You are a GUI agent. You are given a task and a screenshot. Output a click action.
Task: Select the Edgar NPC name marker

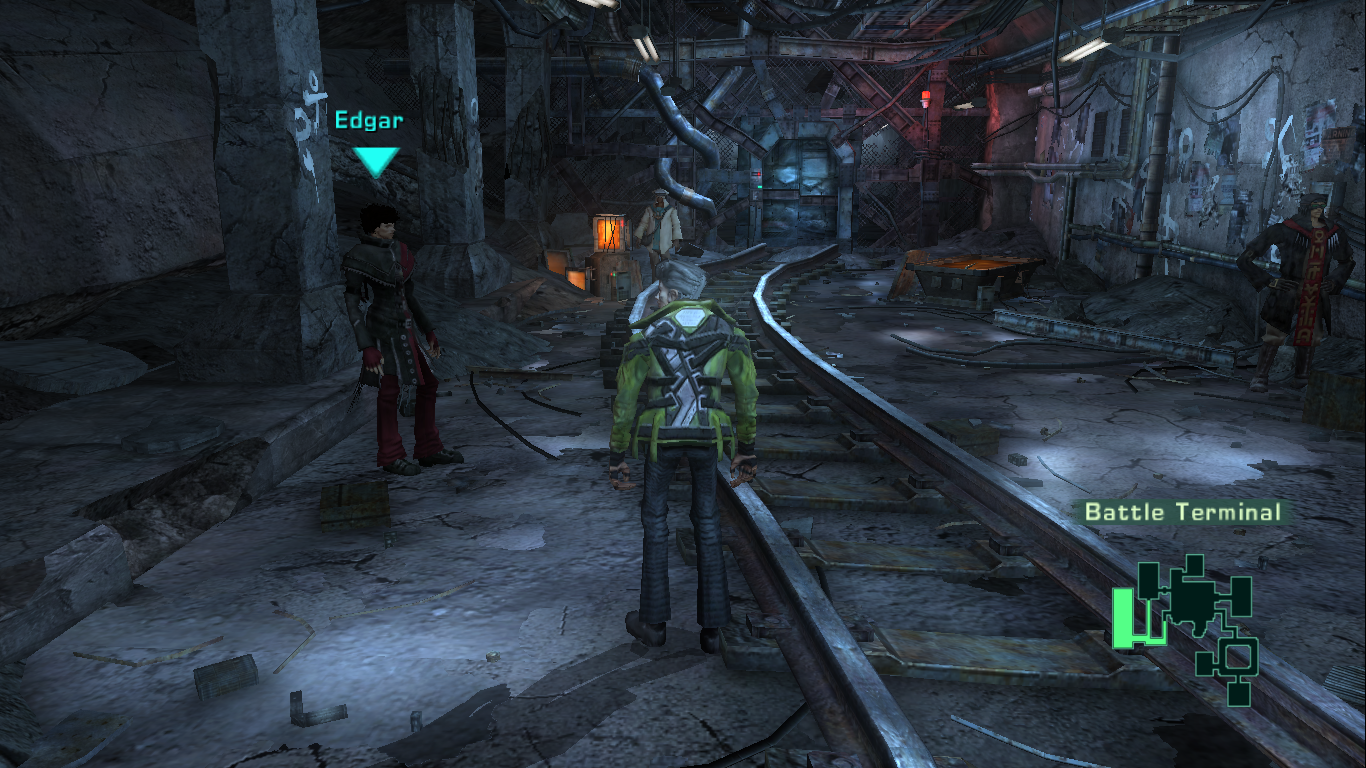370,122
